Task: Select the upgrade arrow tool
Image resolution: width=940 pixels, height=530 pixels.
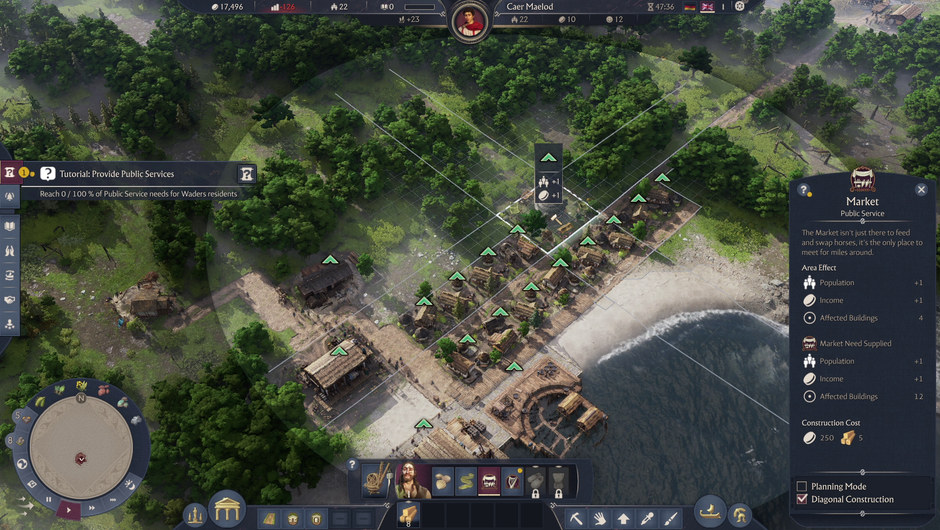Action: [x=624, y=518]
